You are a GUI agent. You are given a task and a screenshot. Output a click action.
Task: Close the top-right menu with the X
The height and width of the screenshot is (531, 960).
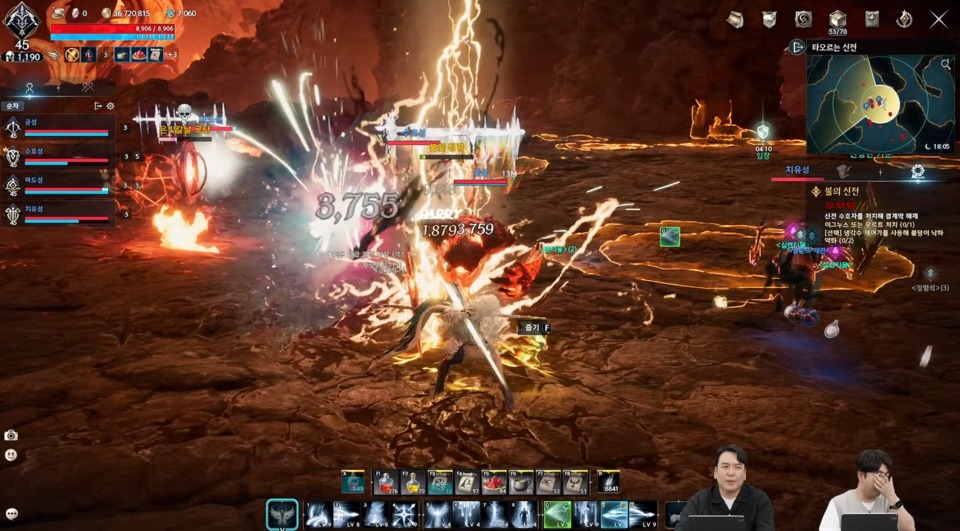(938, 19)
